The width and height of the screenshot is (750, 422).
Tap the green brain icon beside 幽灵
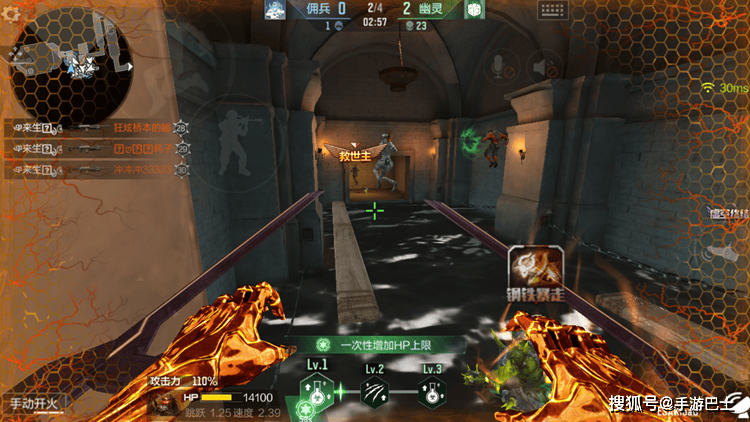(474, 9)
